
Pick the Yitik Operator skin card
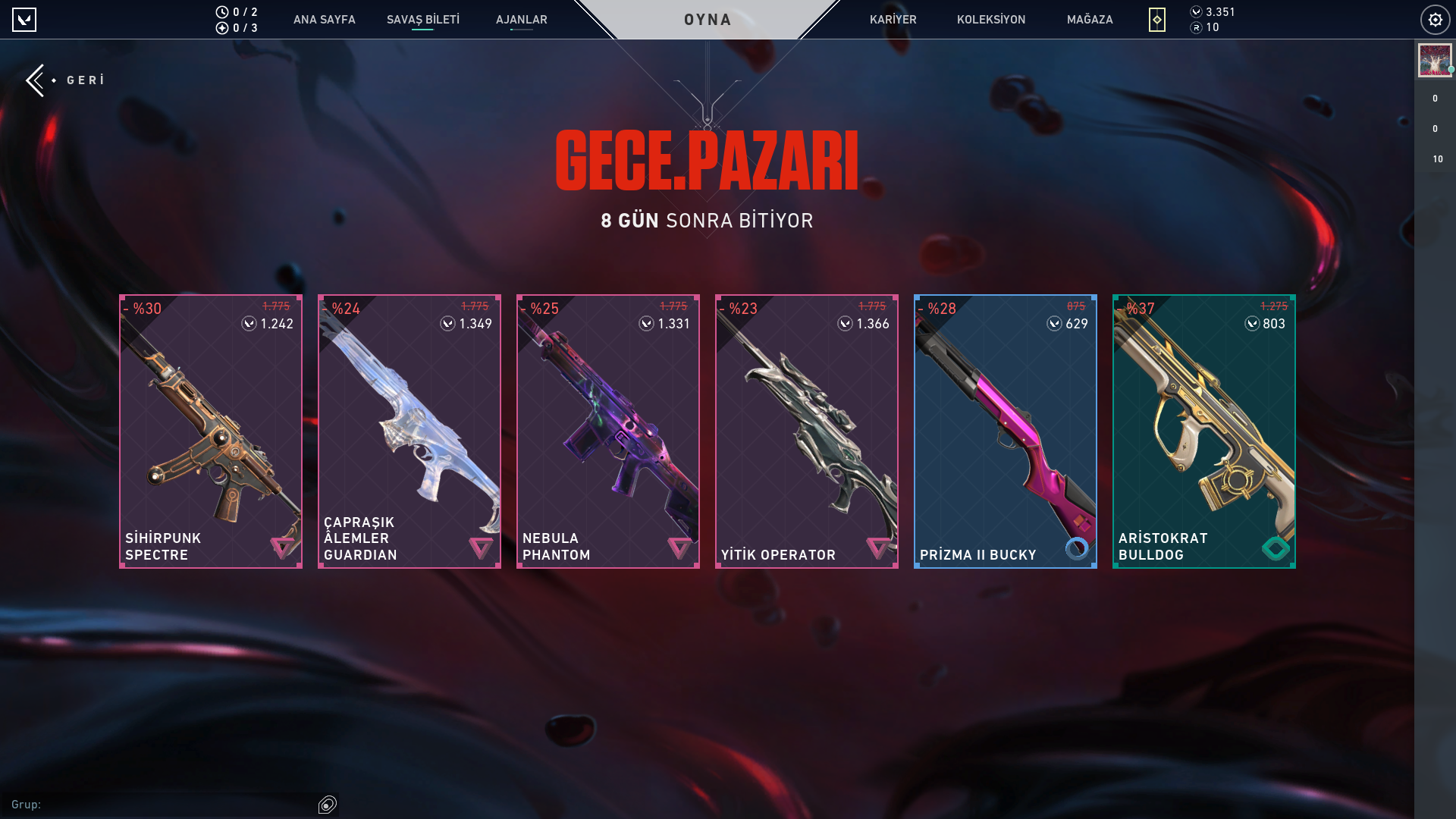(807, 431)
